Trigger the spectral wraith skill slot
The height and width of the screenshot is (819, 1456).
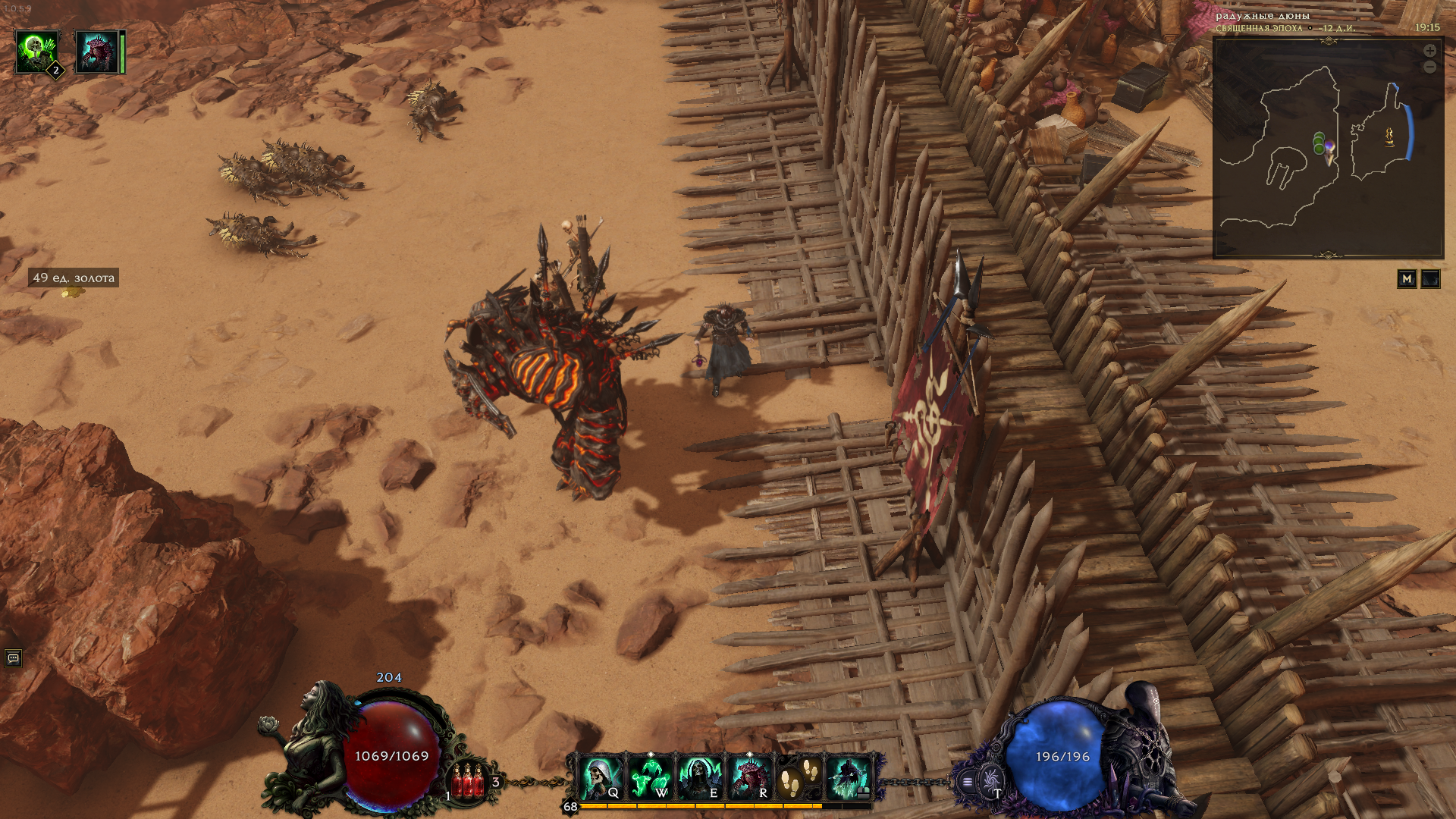tap(849, 777)
